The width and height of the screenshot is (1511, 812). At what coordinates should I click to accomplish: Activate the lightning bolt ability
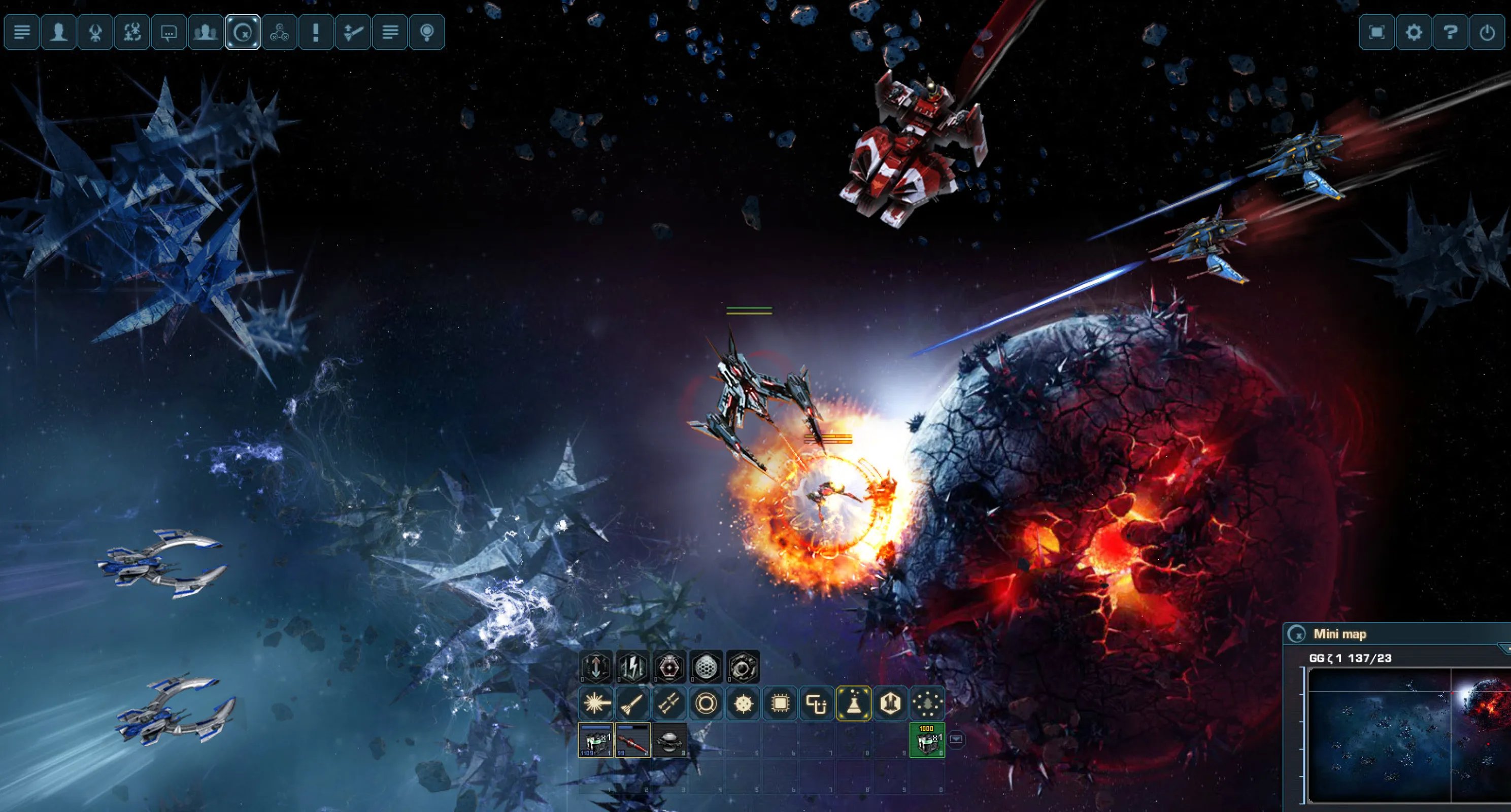(x=632, y=667)
